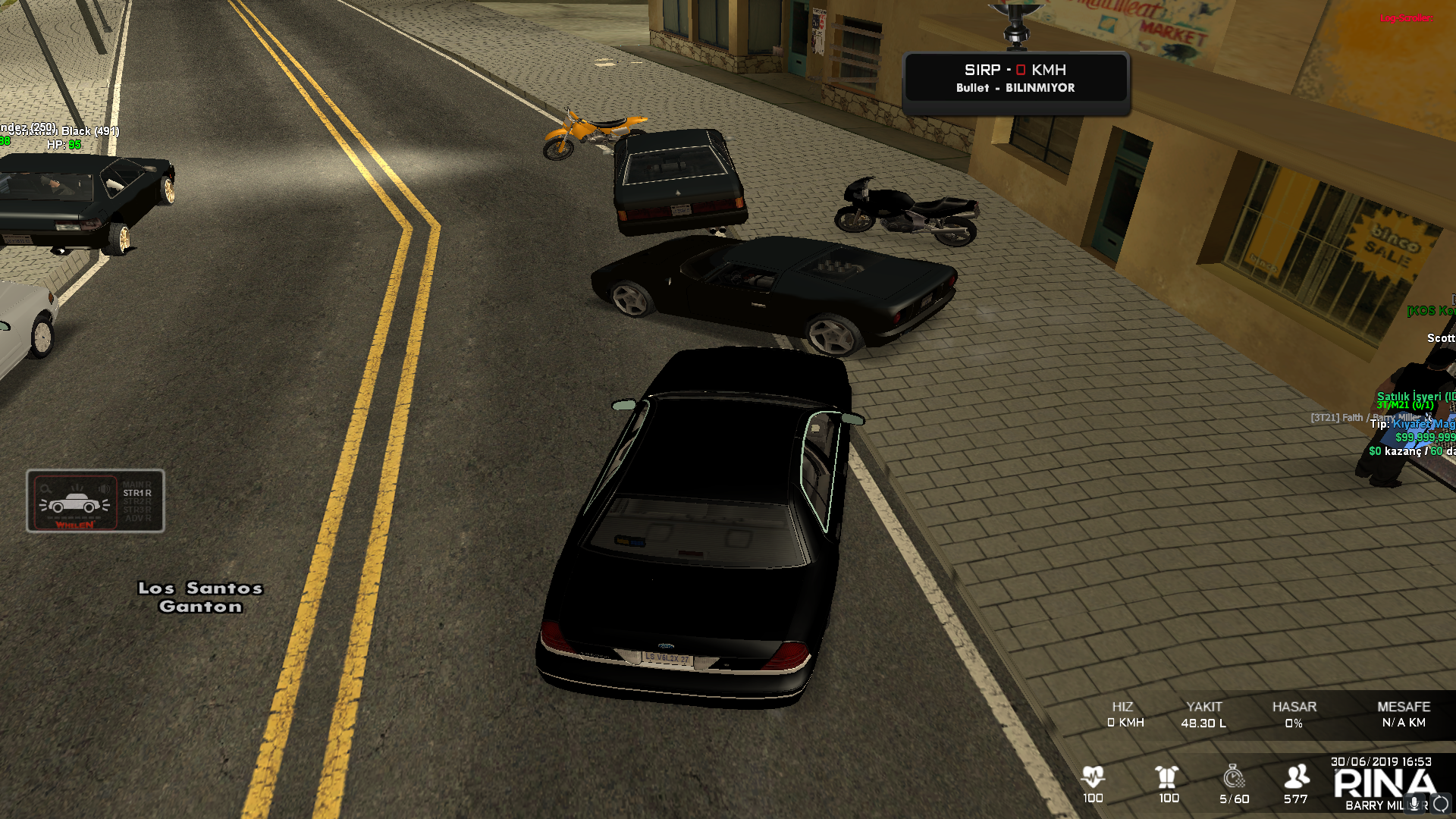Click the online players icon
The image size is (1456, 819).
[1296, 776]
